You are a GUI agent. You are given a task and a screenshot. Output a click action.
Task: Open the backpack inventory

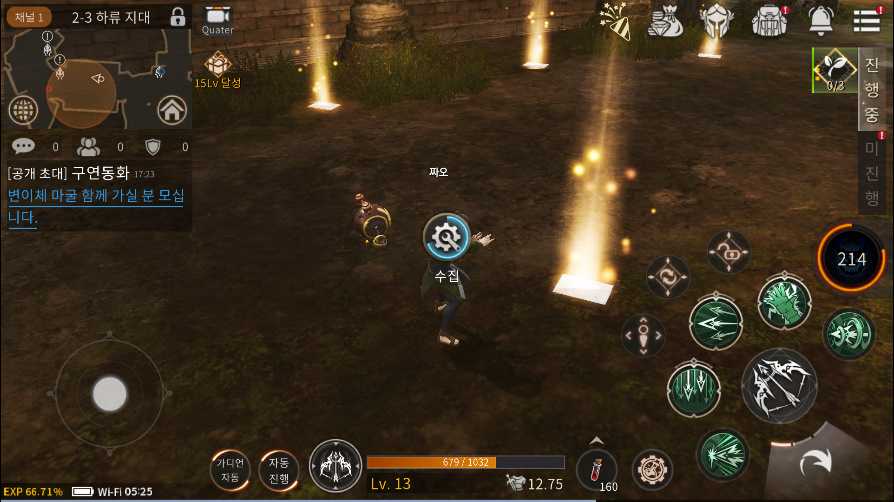pyautogui.click(x=770, y=20)
